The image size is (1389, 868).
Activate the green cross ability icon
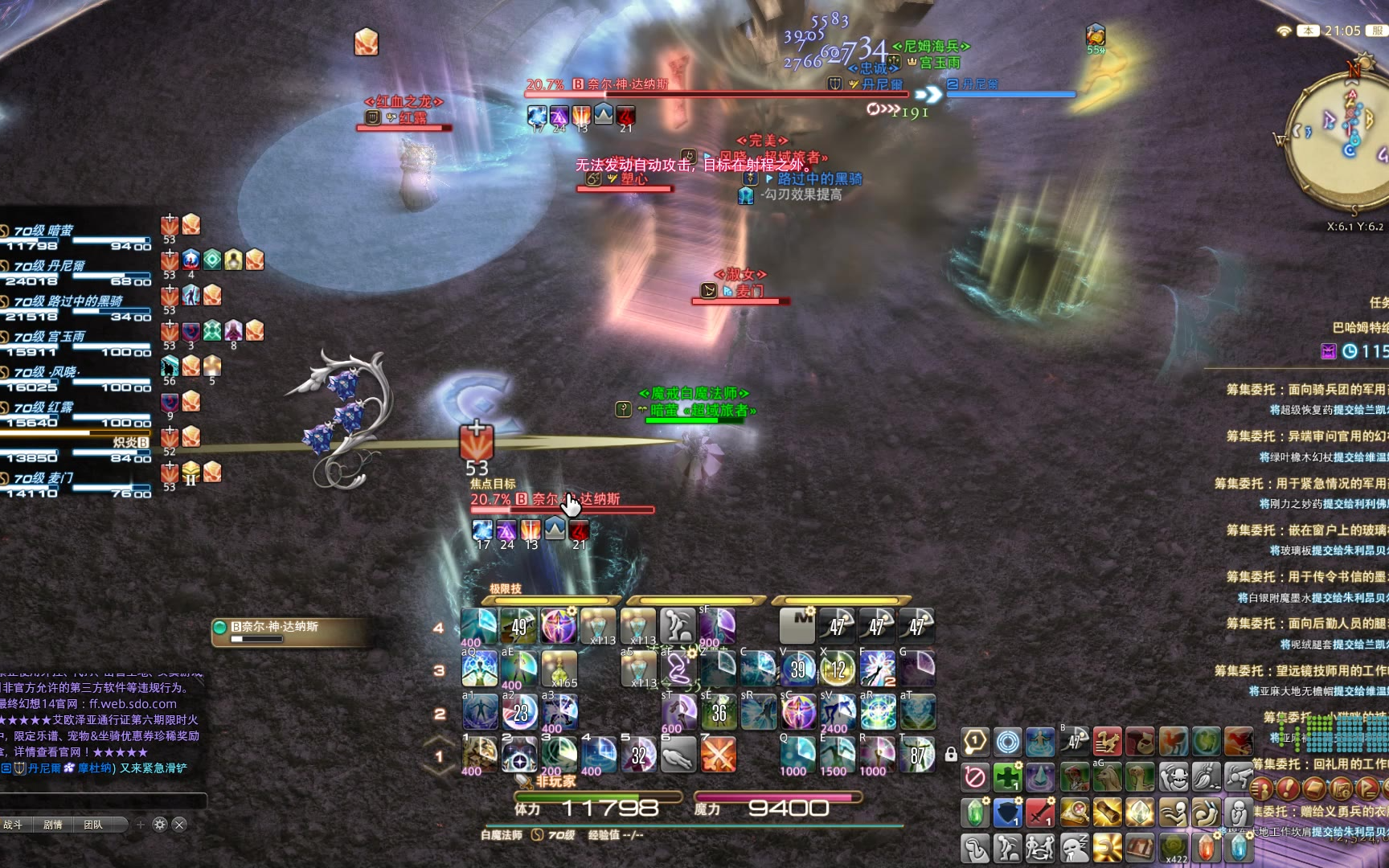point(1007,777)
